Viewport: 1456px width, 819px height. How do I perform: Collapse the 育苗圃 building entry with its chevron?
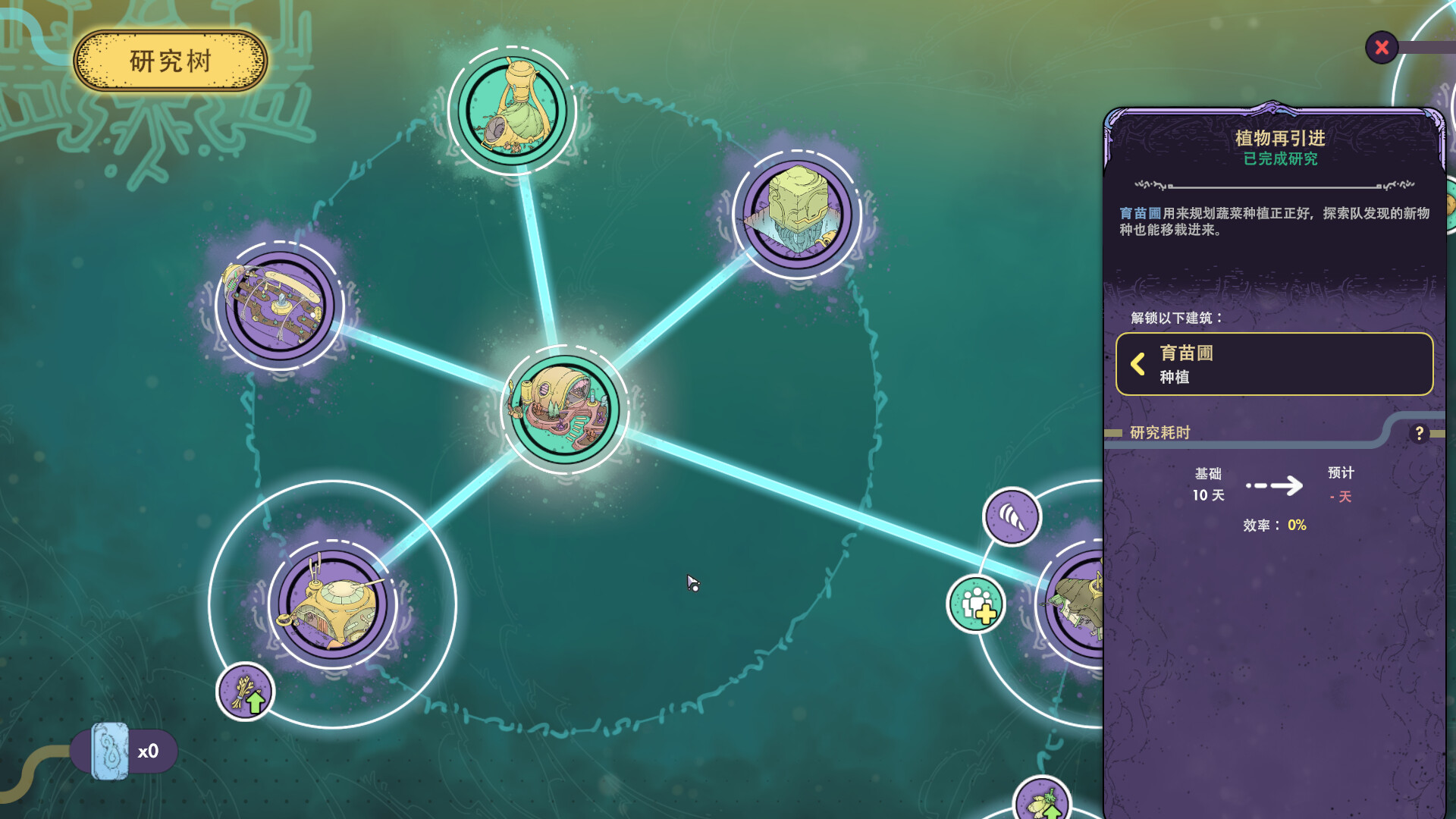click(x=1137, y=365)
